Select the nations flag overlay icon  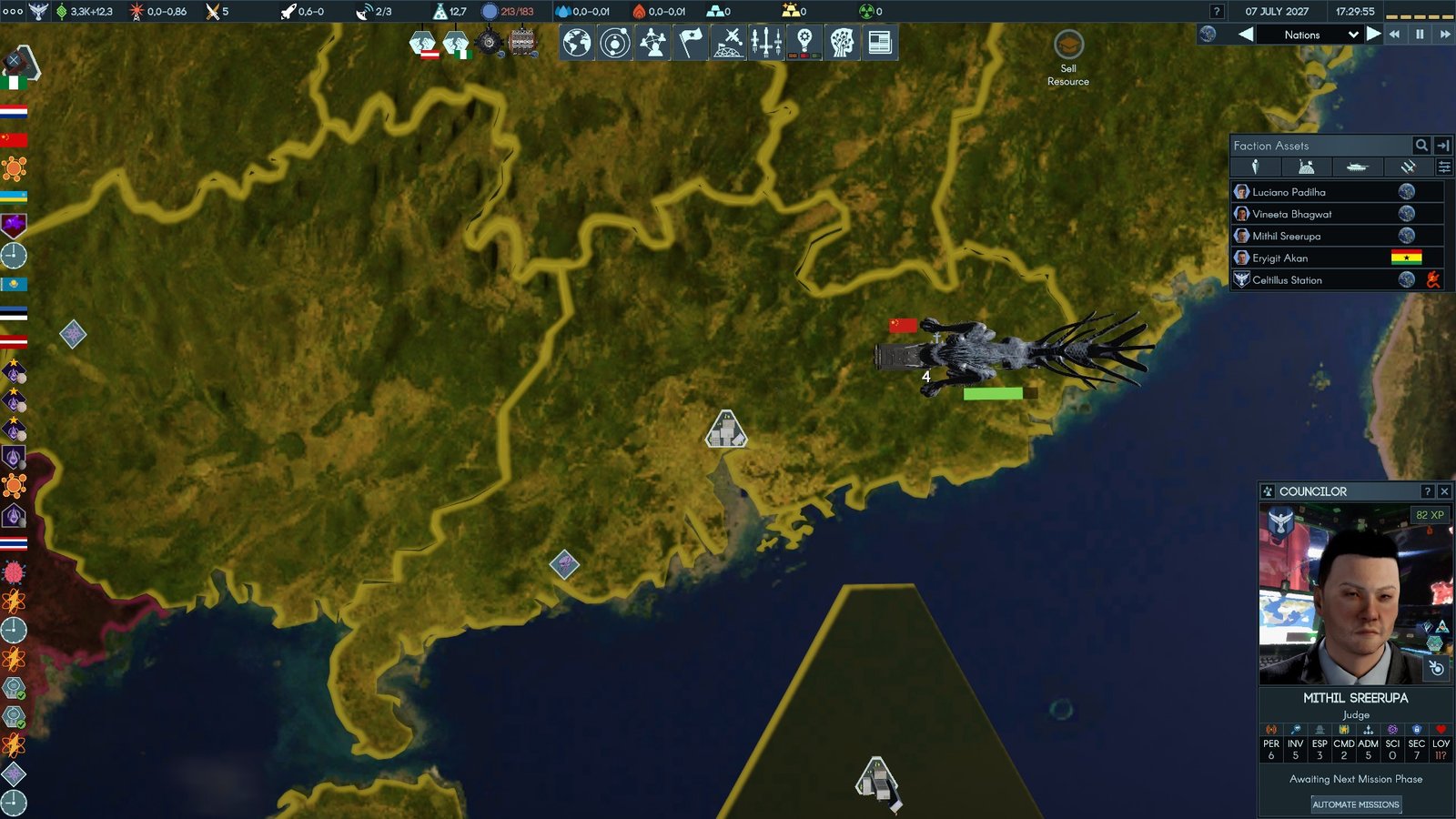point(689,40)
